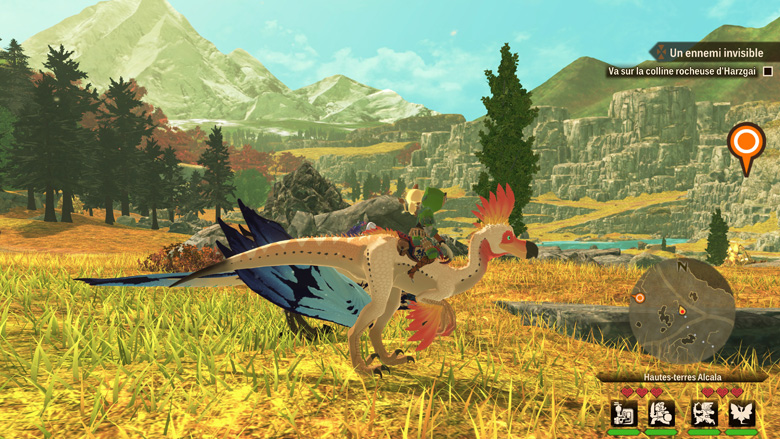Select the rider character party icon
780x439 pixels.
[624, 412]
